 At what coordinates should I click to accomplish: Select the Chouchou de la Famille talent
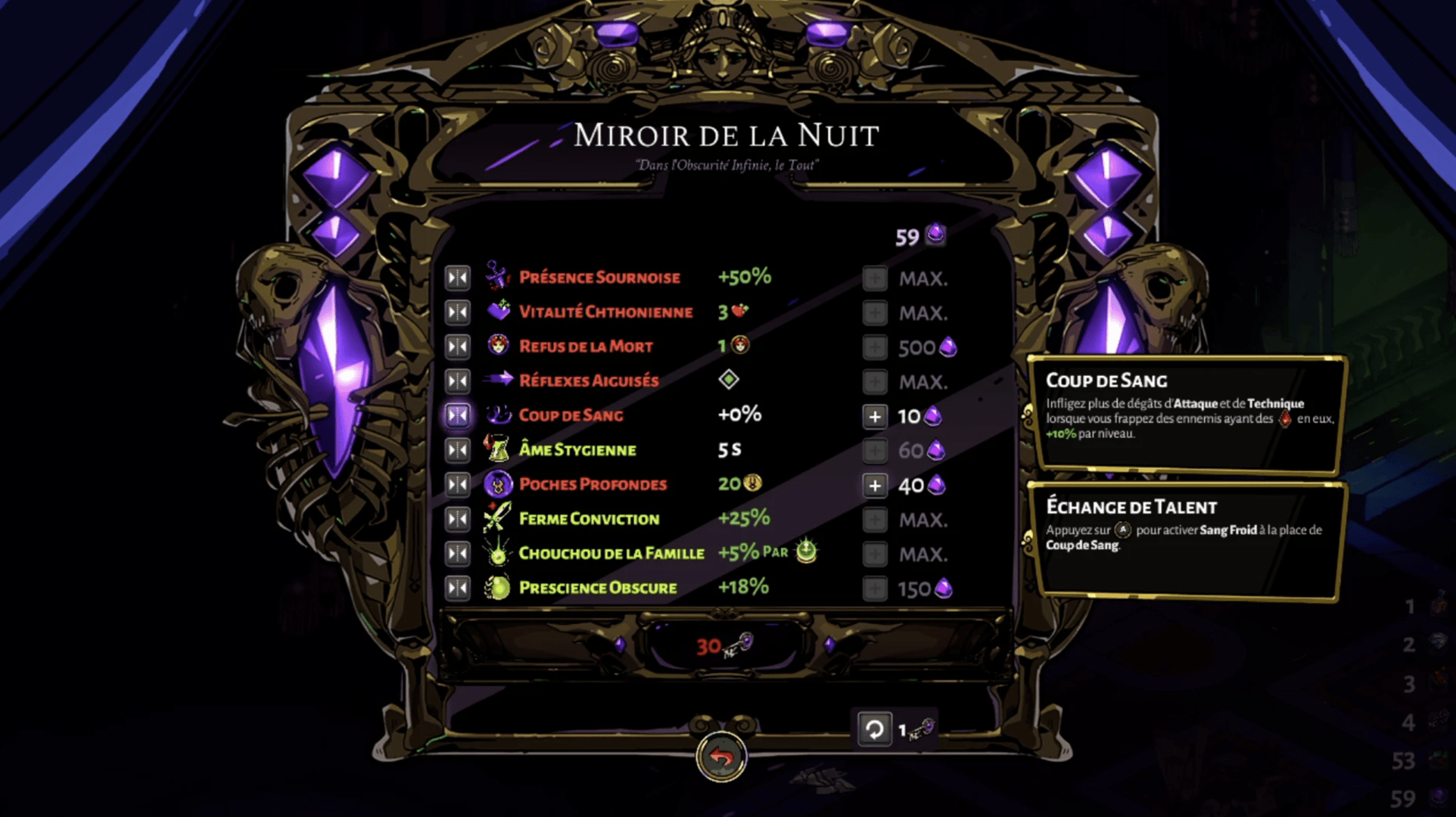(611, 553)
